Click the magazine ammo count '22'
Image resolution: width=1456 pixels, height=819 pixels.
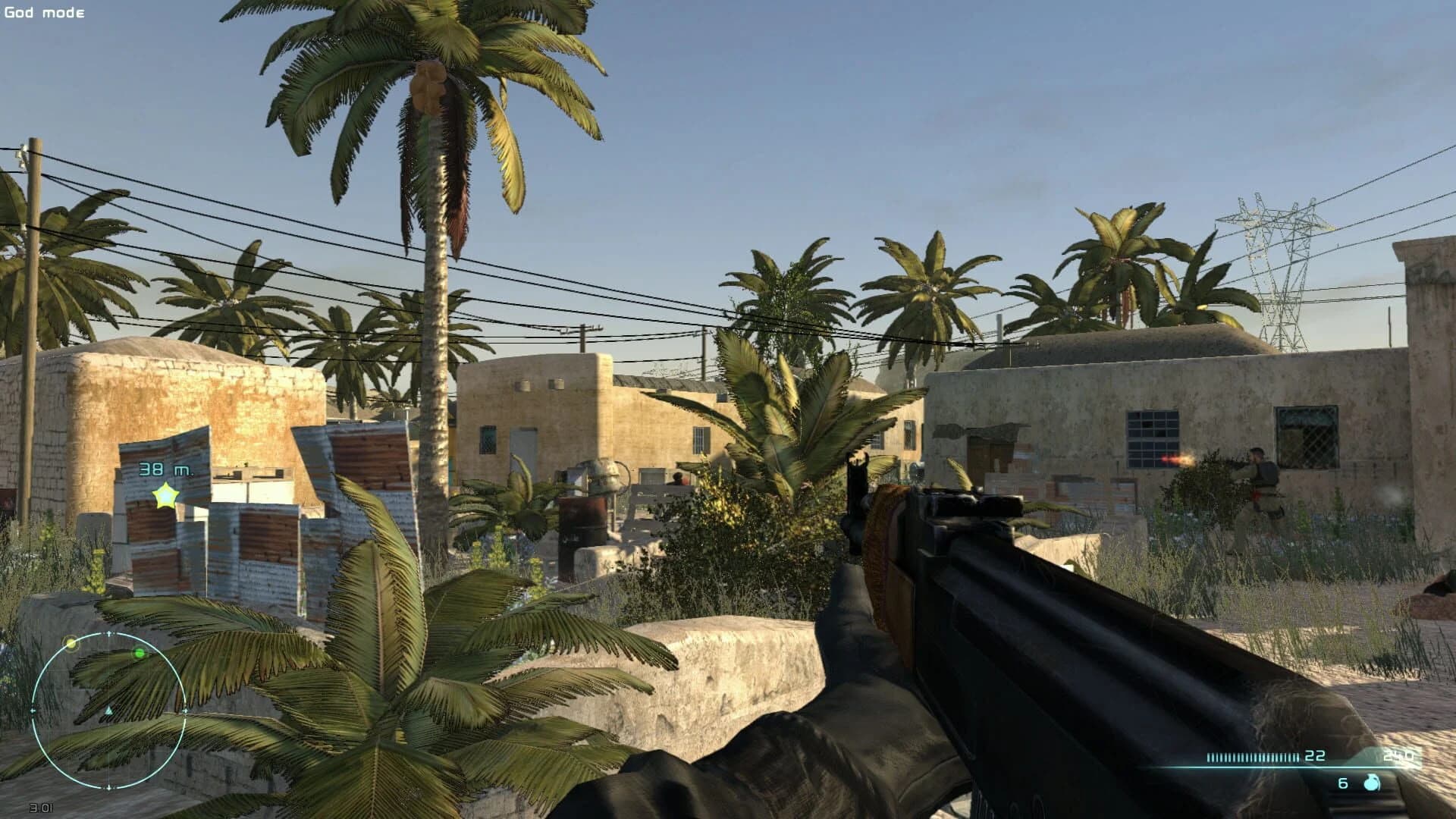tap(1315, 756)
